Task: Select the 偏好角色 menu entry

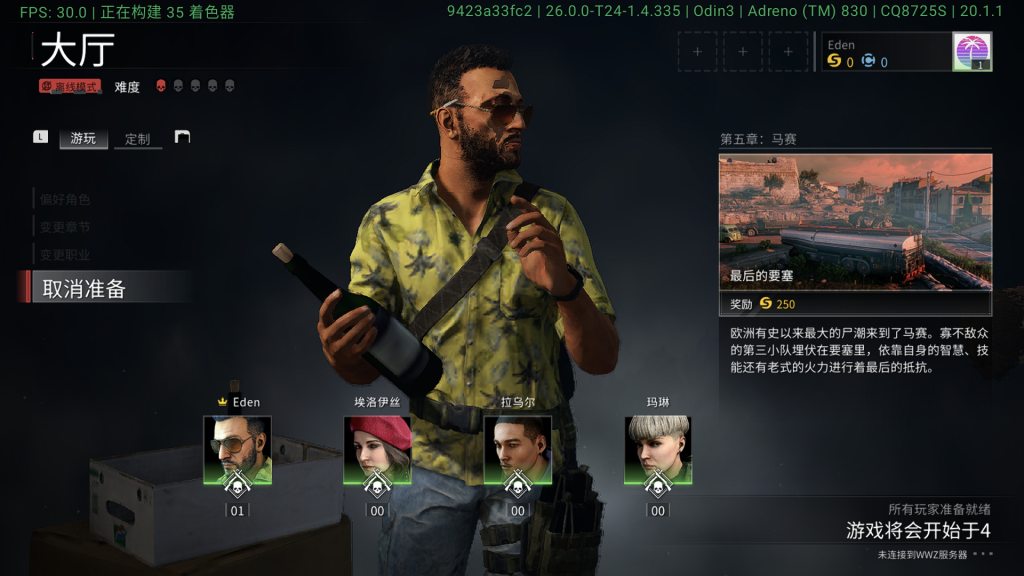Action: coord(66,199)
